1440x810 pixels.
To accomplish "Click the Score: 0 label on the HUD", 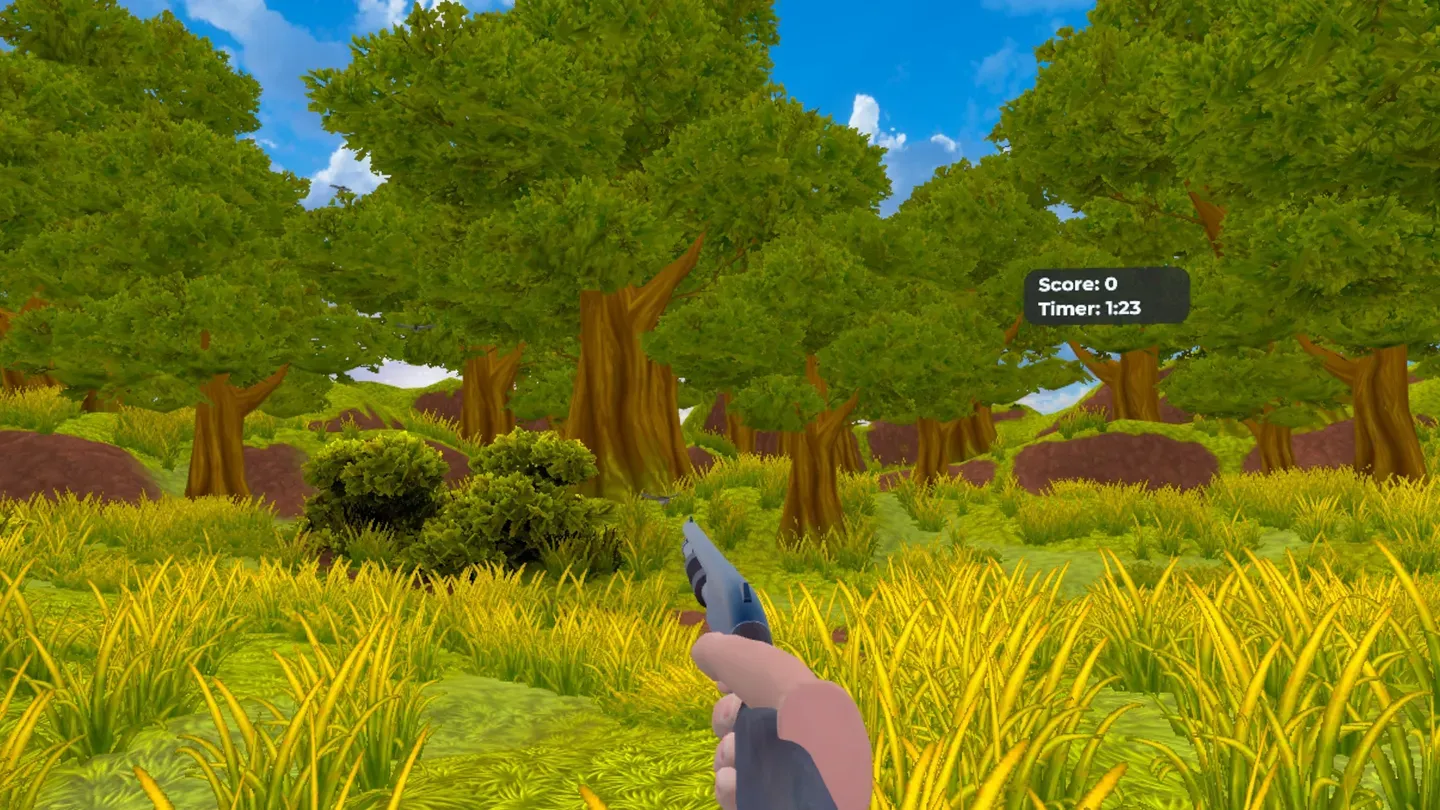I will (x=1078, y=285).
